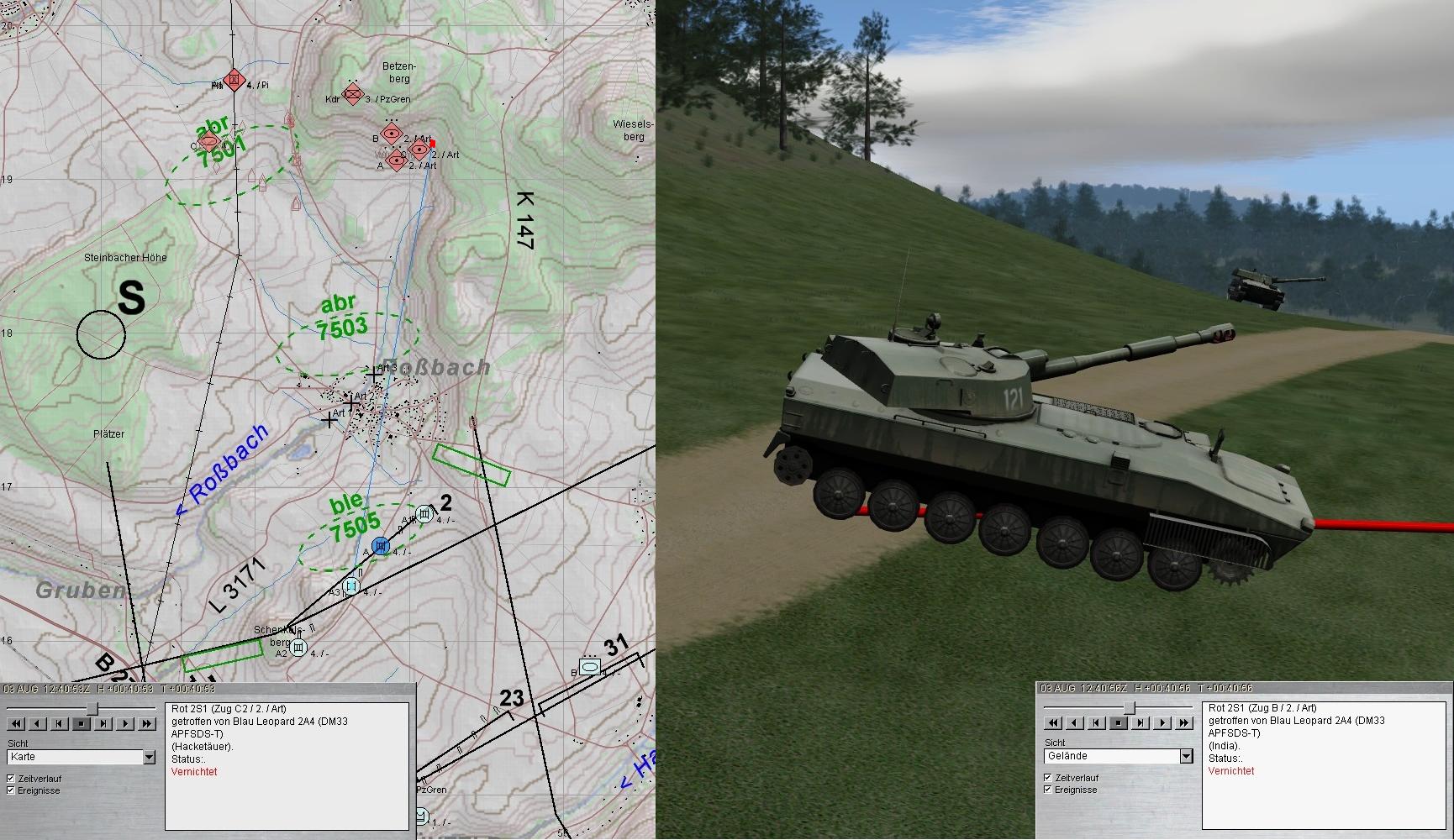Image resolution: width=1454 pixels, height=840 pixels.
Task: Toggle Zeitverlauf checkbox in the Karte panel
Action: pyautogui.click(x=11, y=779)
